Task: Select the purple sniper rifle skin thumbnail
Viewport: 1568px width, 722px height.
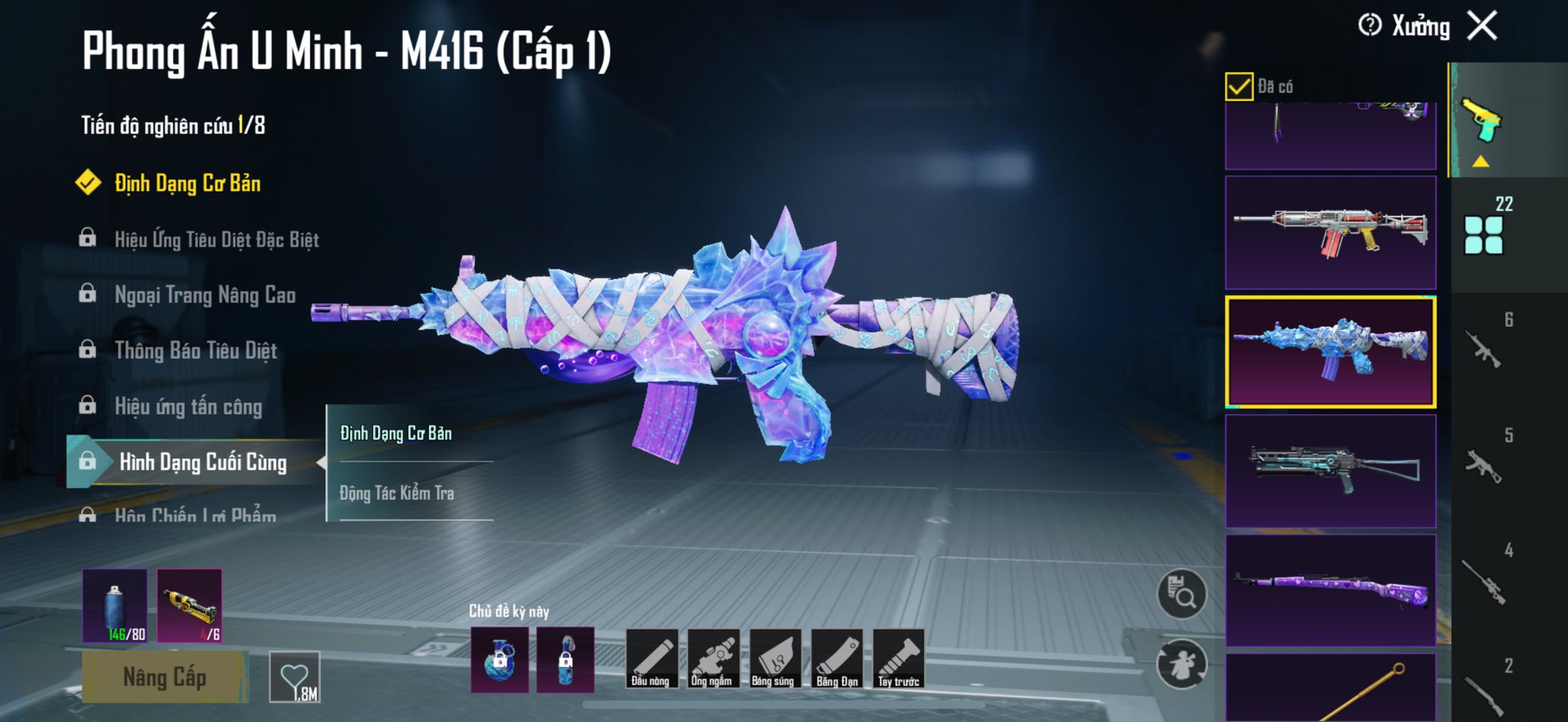Action: [1331, 590]
